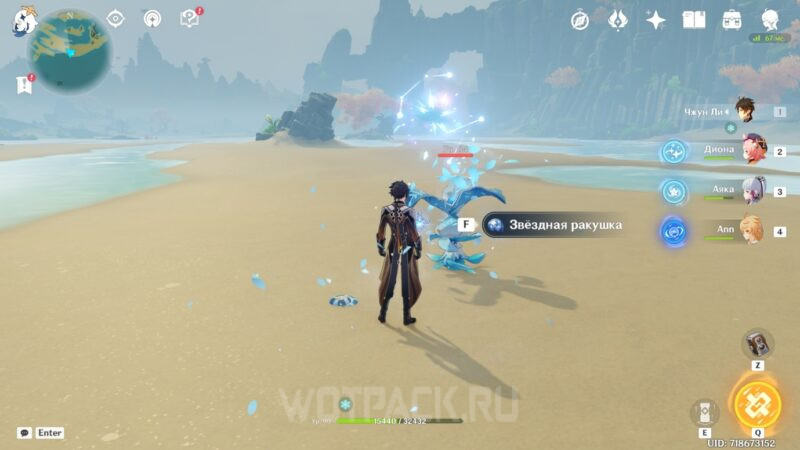
Task: Open the inventory backpack icon
Action: (732, 20)
